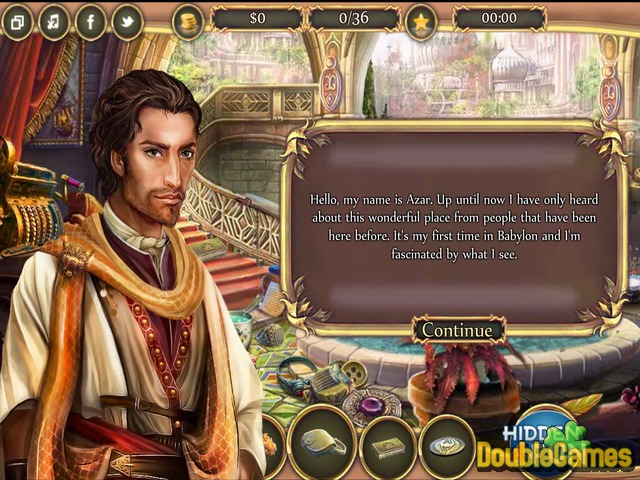This screenshot has height=480, width=640.
Task: Continue past Azar's introduction dialogue
Action: pos(457,329)
